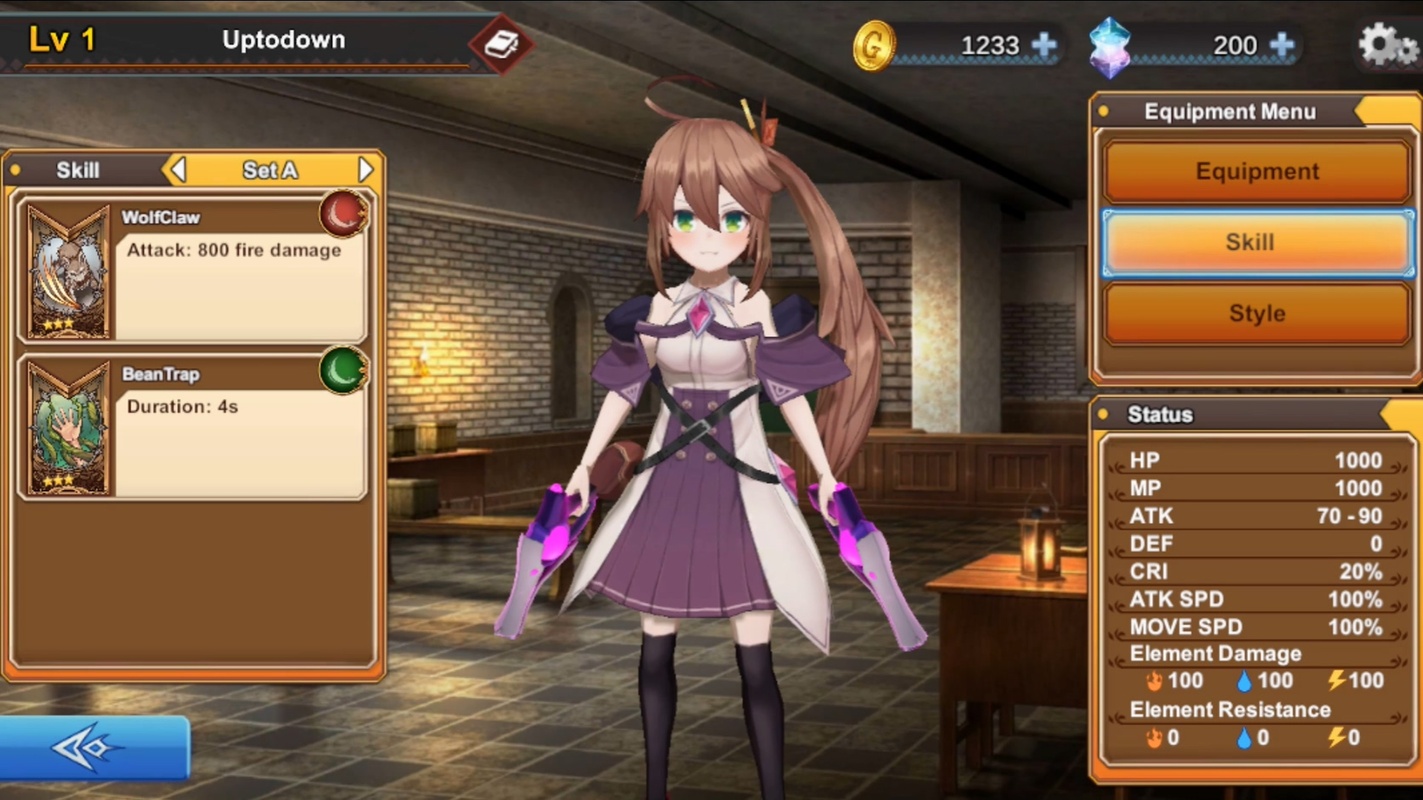Screen dimensions: 1423x800
Task: Switch to next skill set arrow
Action: coord(365,170)
